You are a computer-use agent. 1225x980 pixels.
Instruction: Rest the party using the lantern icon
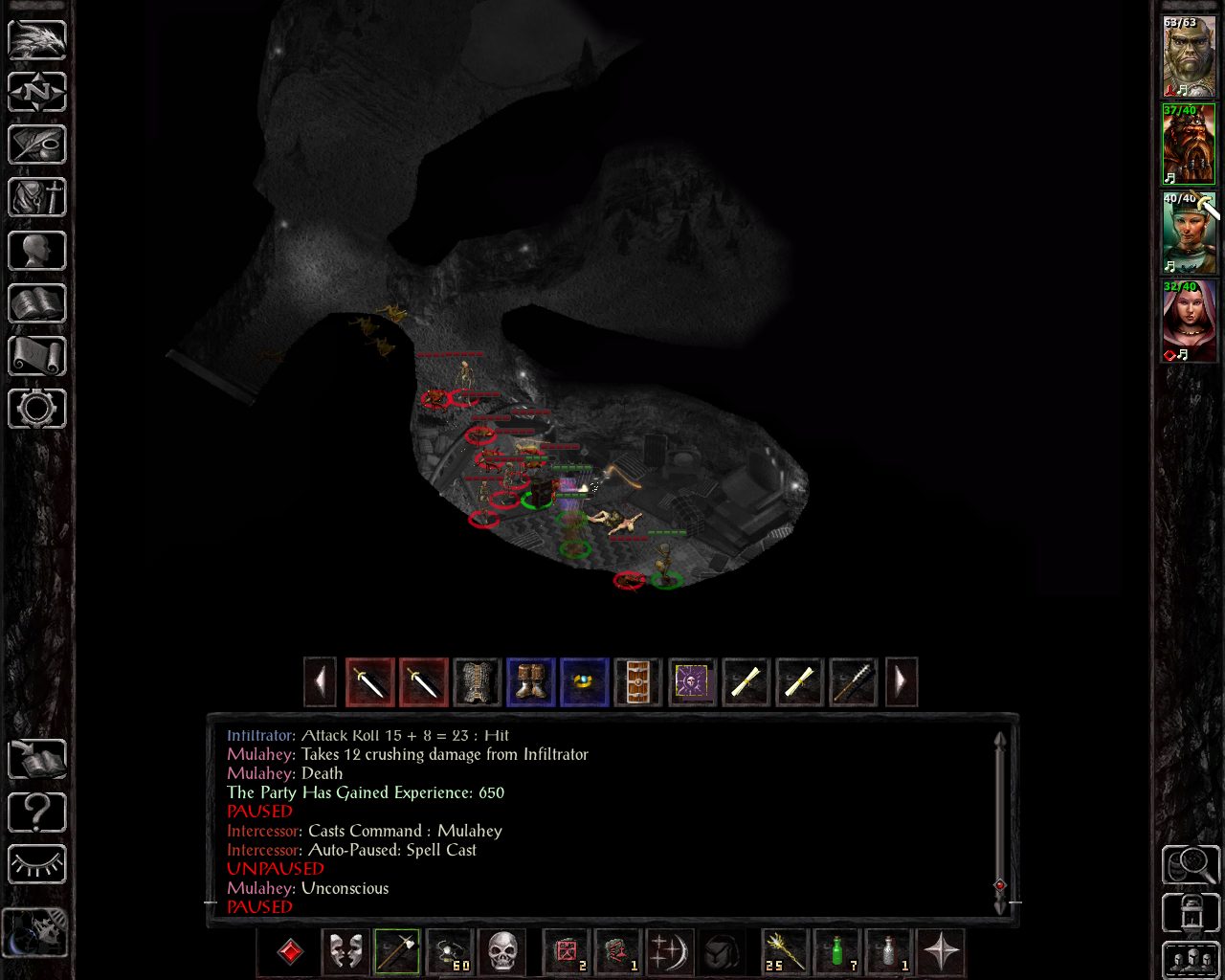1191,911
